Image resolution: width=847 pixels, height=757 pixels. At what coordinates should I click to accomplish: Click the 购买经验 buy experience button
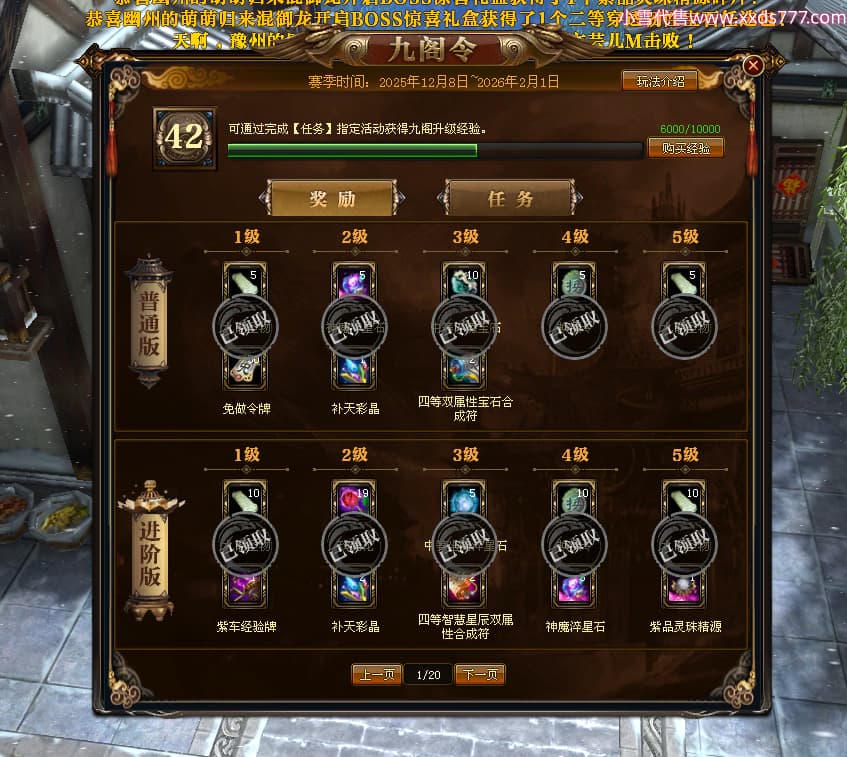point(685,148)
